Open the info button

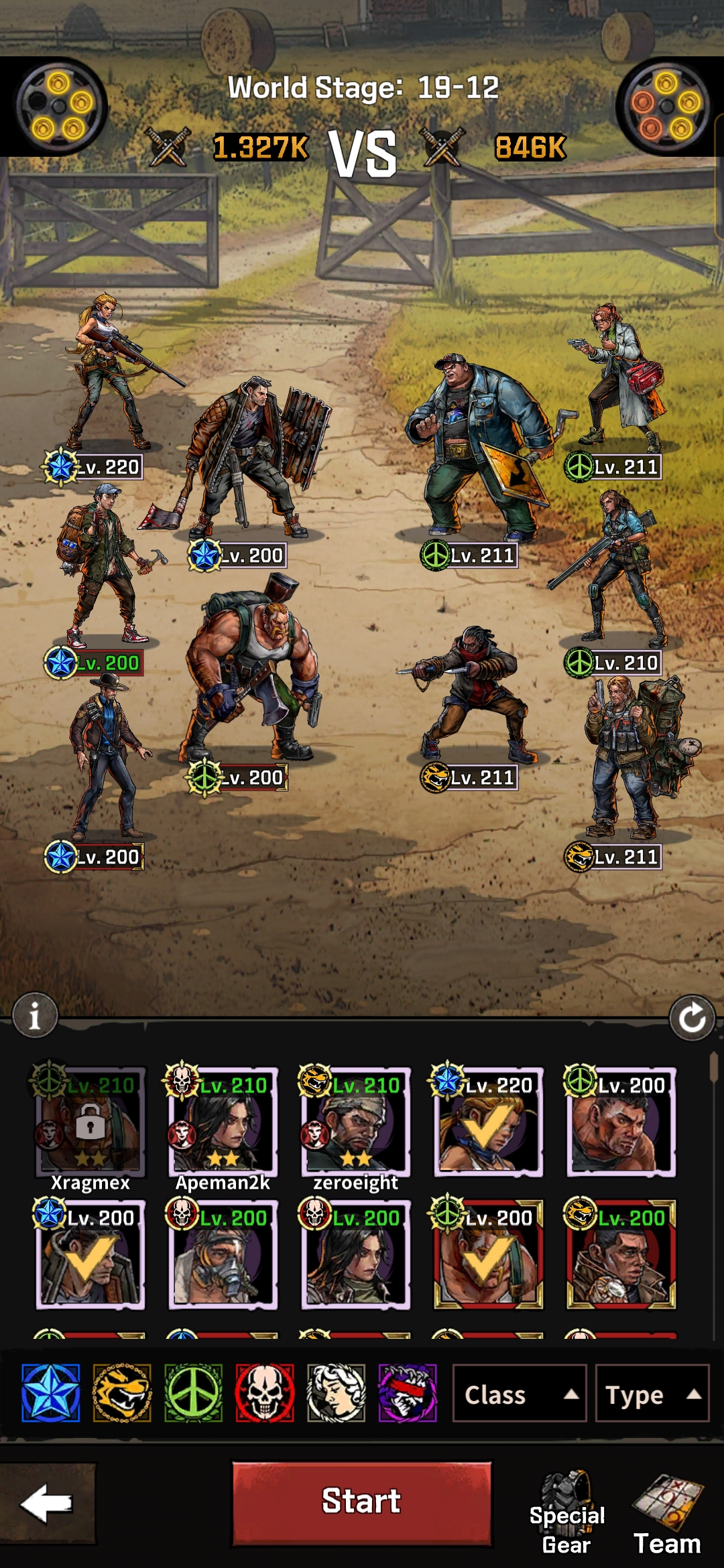click(x=35, y=1015)
